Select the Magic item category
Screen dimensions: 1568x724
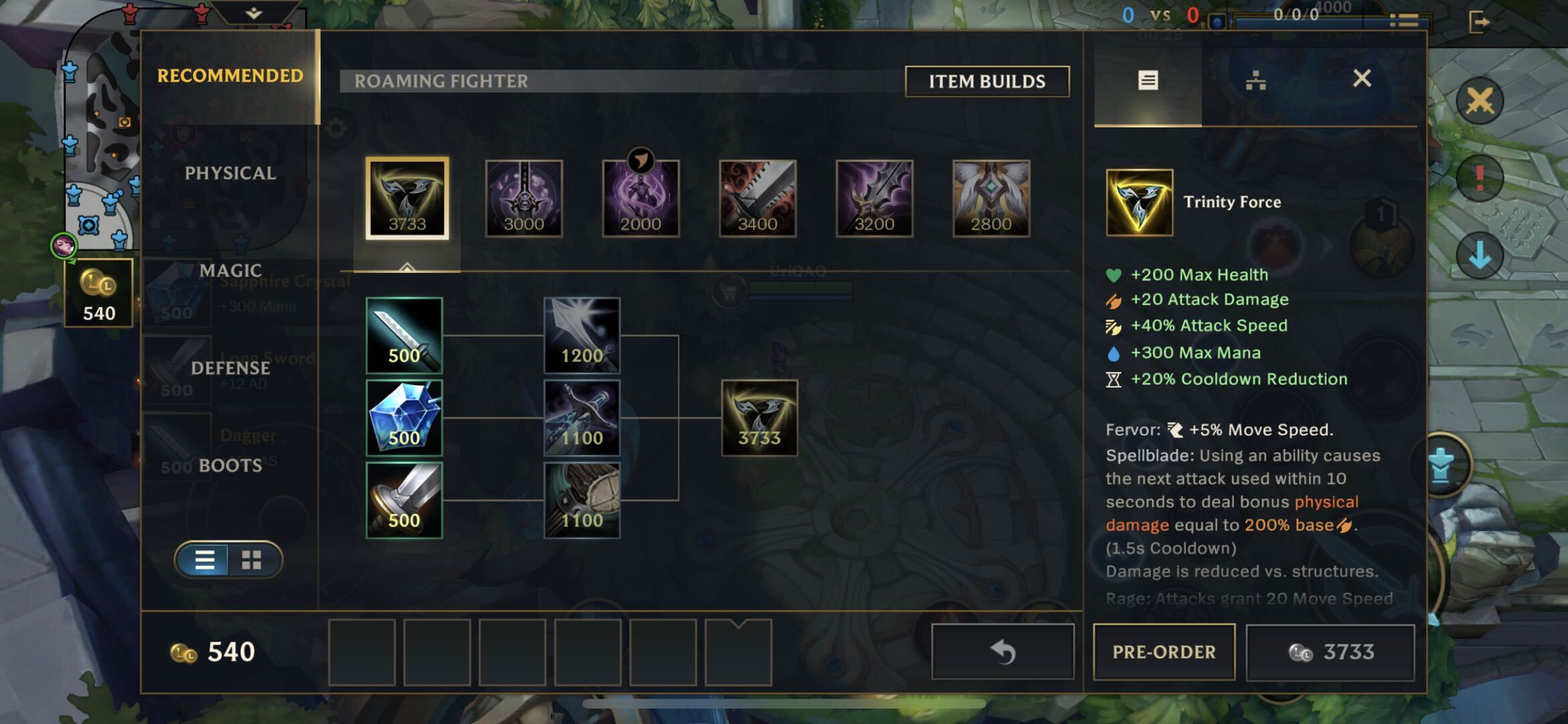coord(230,270)
